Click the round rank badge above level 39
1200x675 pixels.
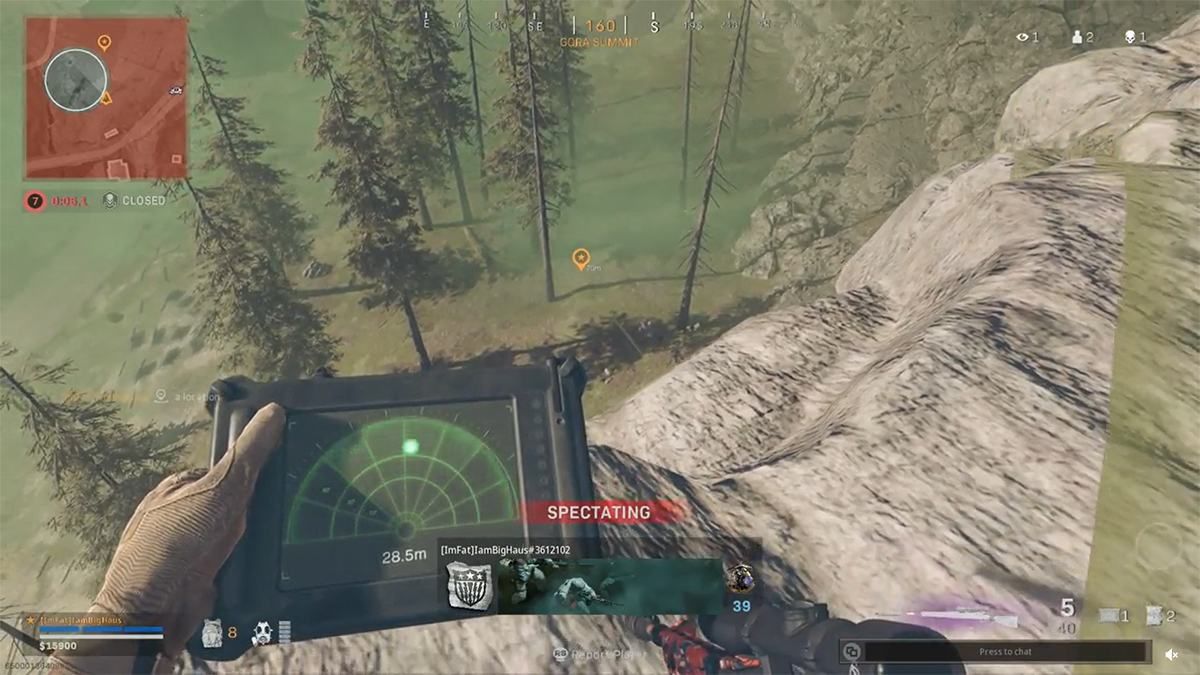coord(741,578)
